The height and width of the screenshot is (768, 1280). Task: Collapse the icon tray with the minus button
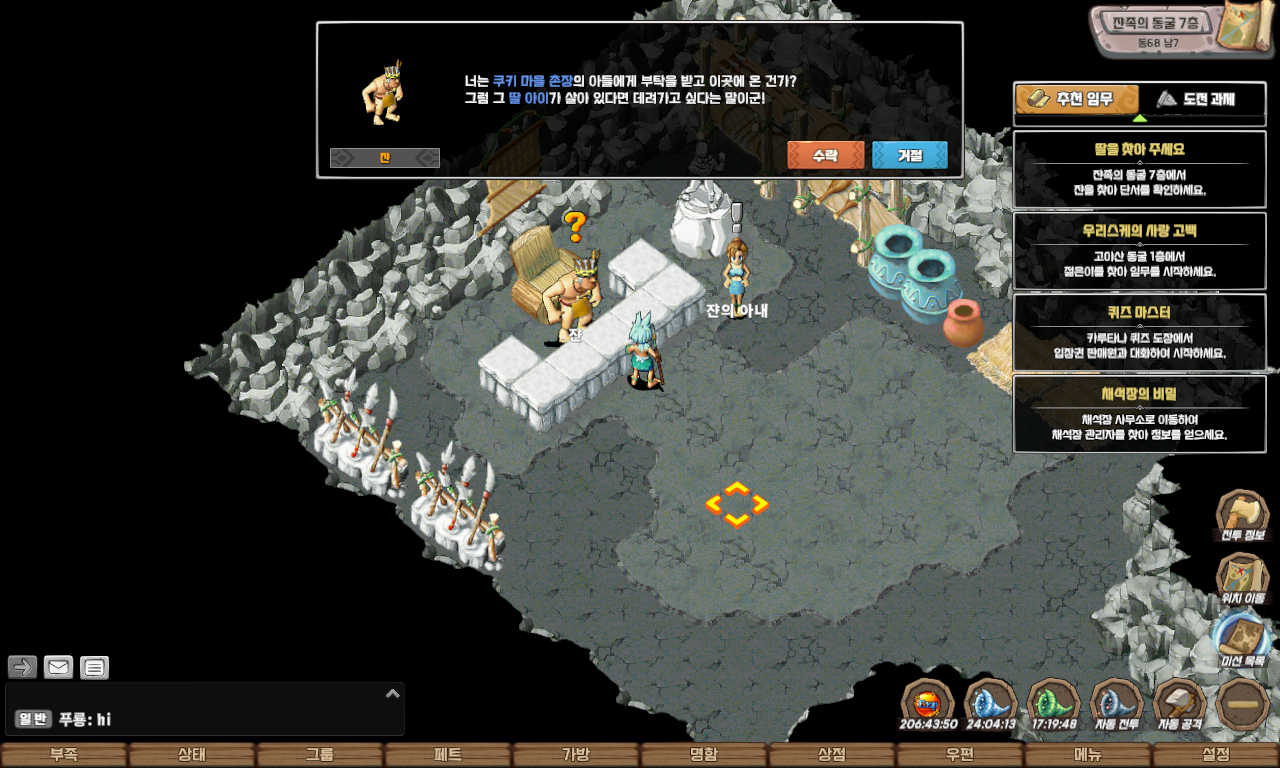pyautogui.click(x=1243, y=704)
